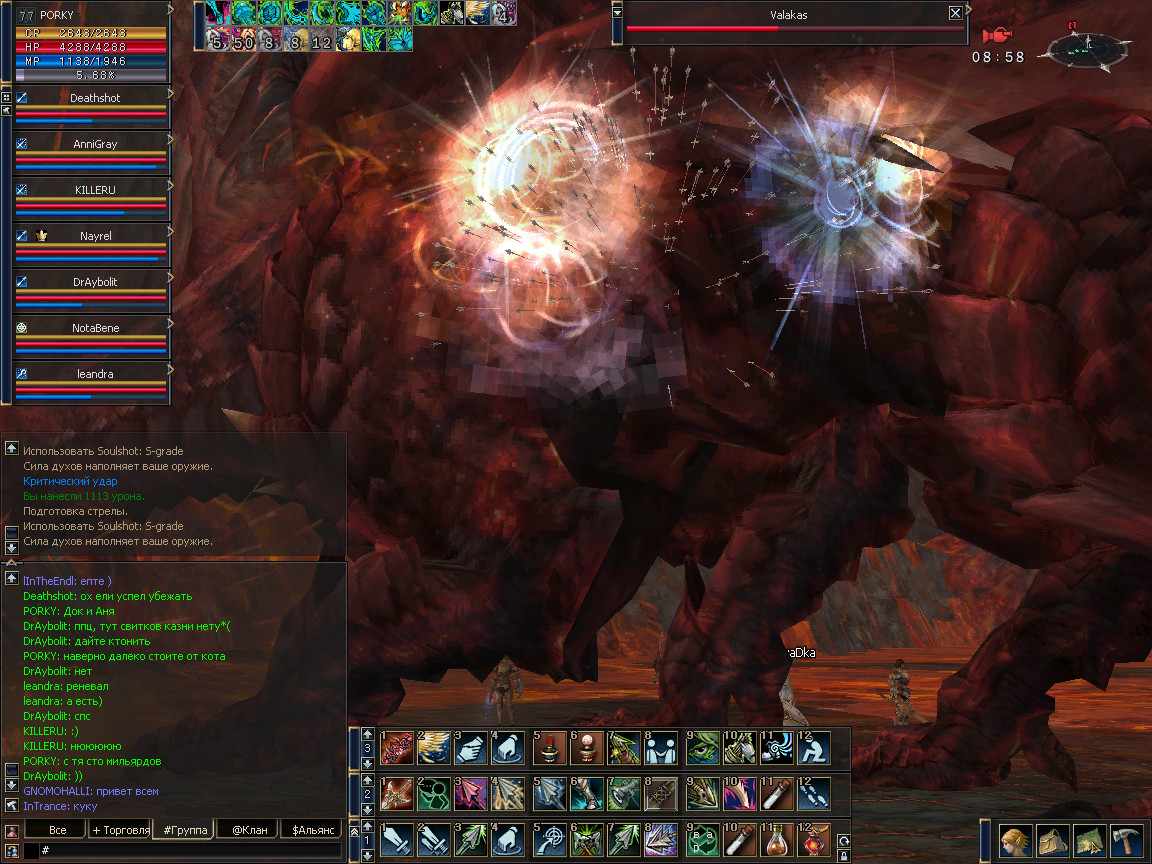This screenshot has width=1152, height=864.
Task: Focus the chat message input field
Action: (190, 850)
